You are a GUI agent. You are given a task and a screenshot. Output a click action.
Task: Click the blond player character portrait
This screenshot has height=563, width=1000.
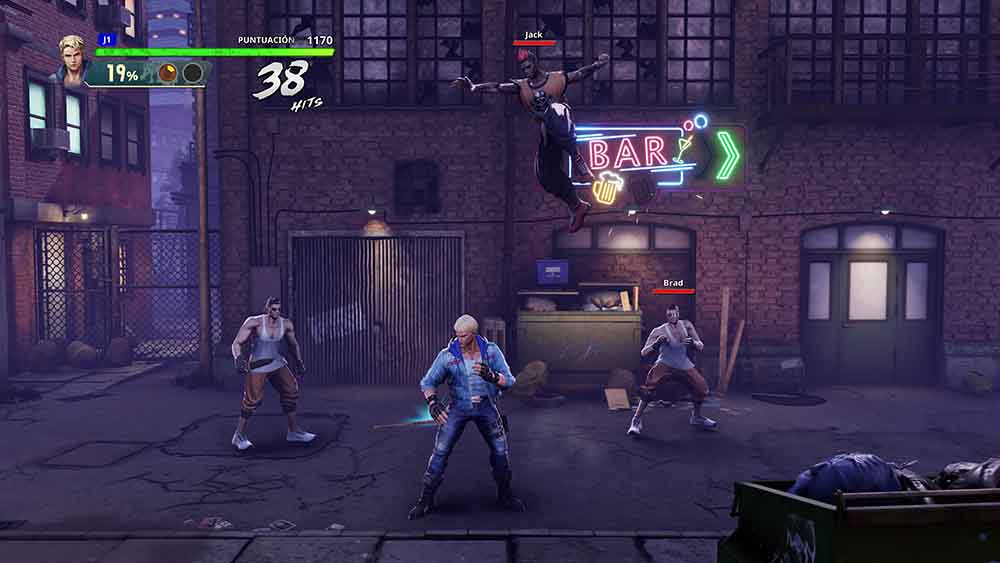pos(72,58)
